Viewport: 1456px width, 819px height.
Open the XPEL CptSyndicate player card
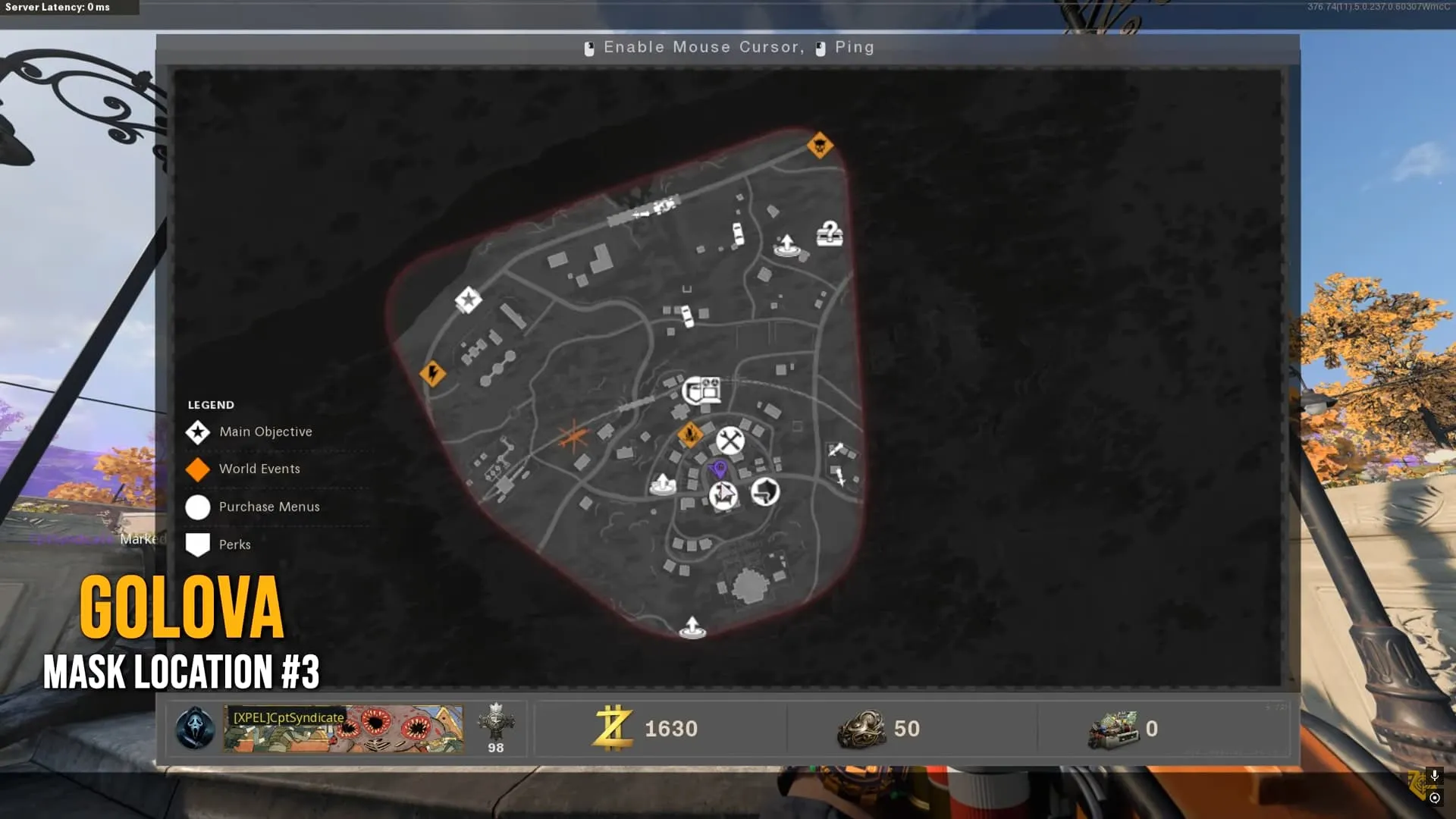coord(343,729)
